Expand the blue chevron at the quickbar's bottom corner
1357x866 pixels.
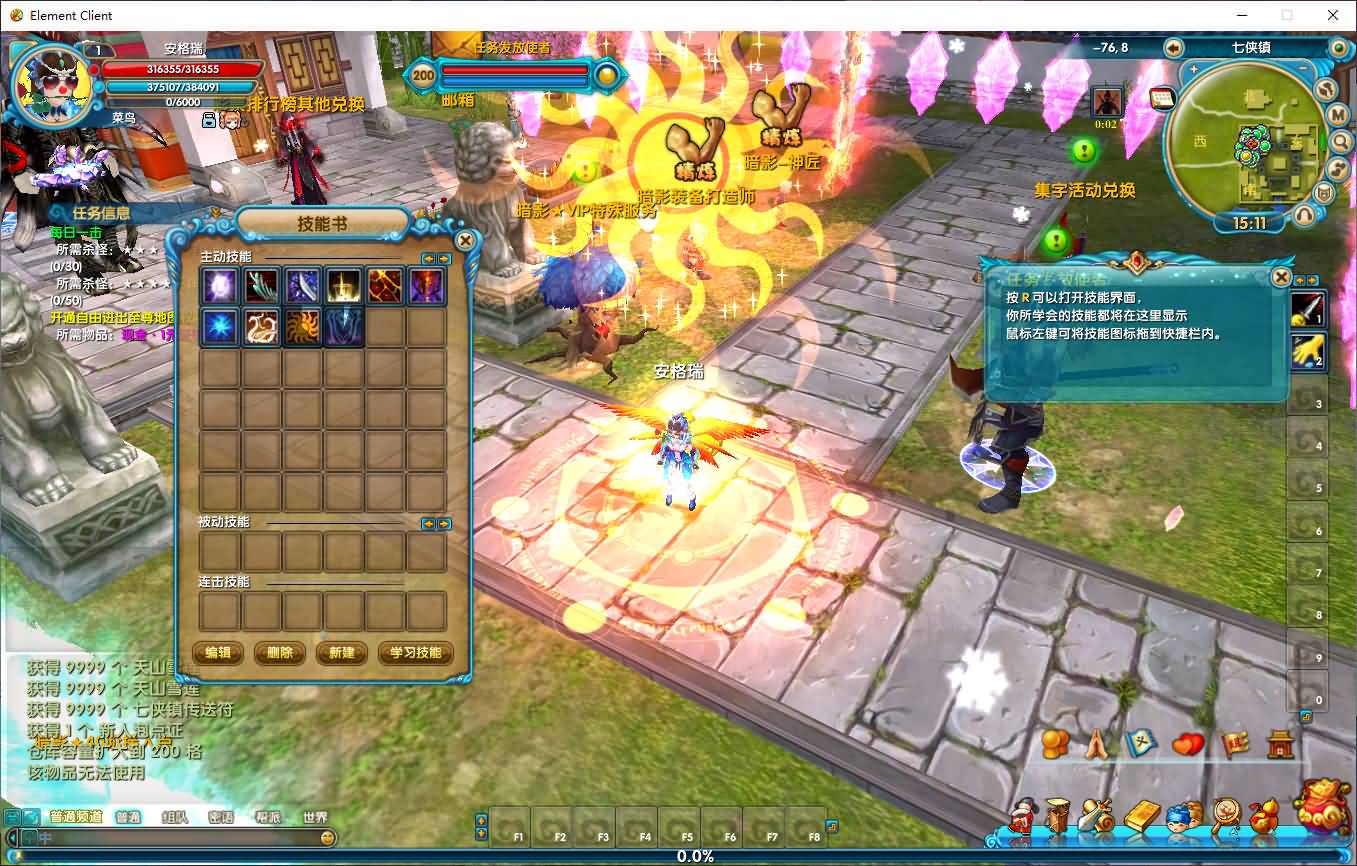[x=1306, y=716]
